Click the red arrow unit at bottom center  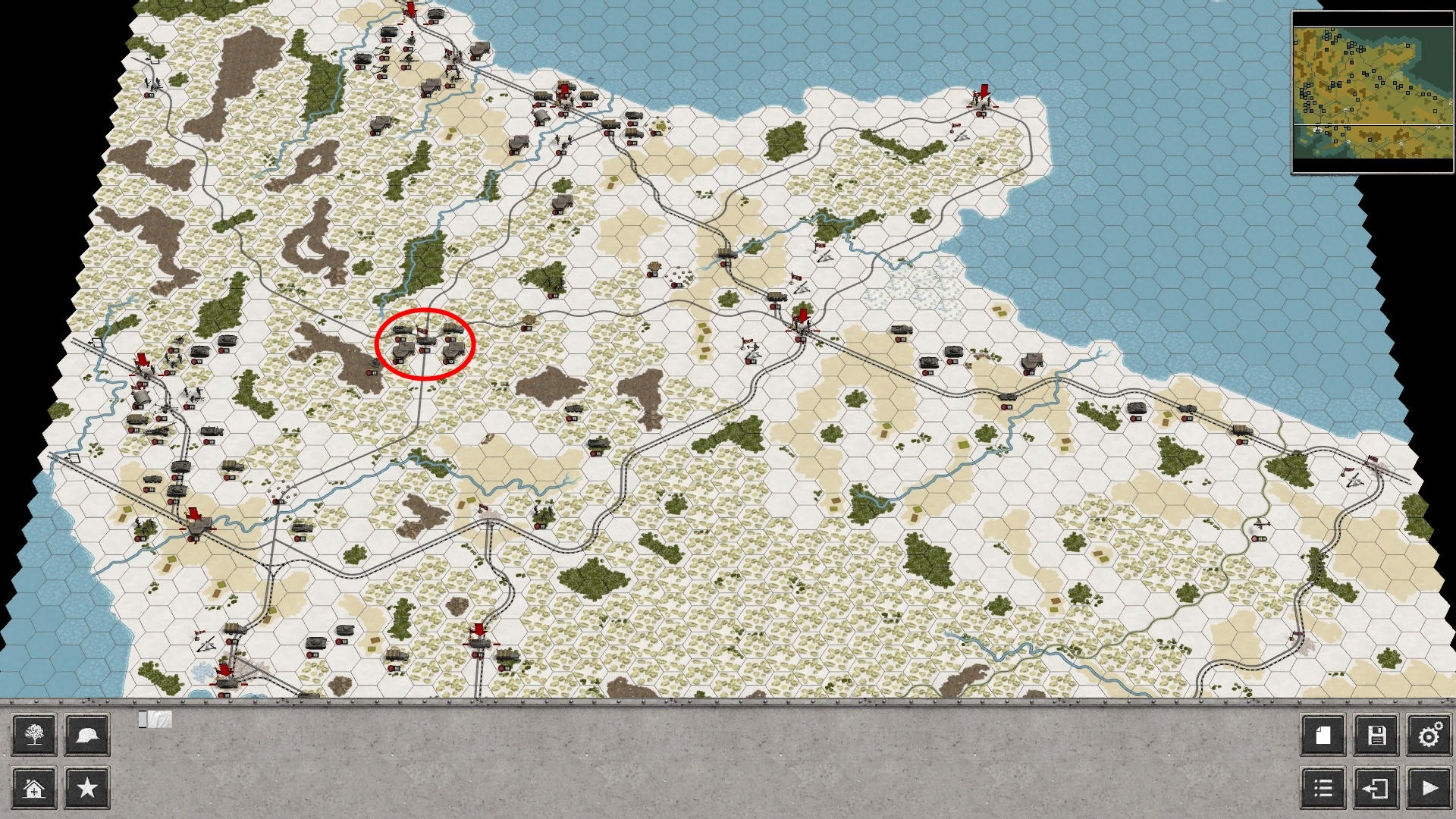pos(480,629)
